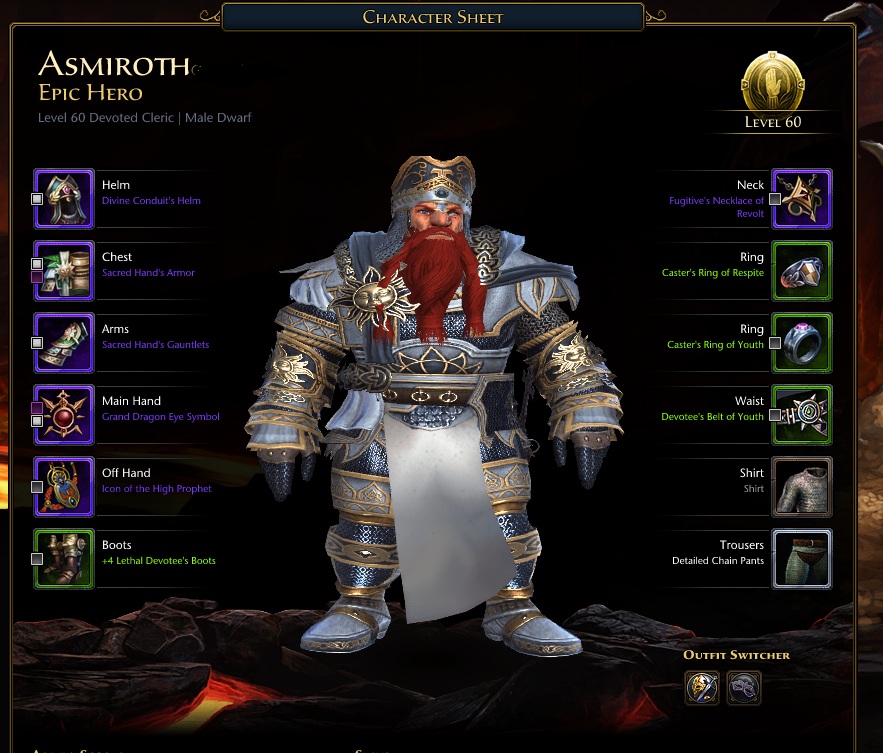Click the Sacred Hand's Gauntlets Arms slot
The image size is (883, 753).
coord(65,343)
